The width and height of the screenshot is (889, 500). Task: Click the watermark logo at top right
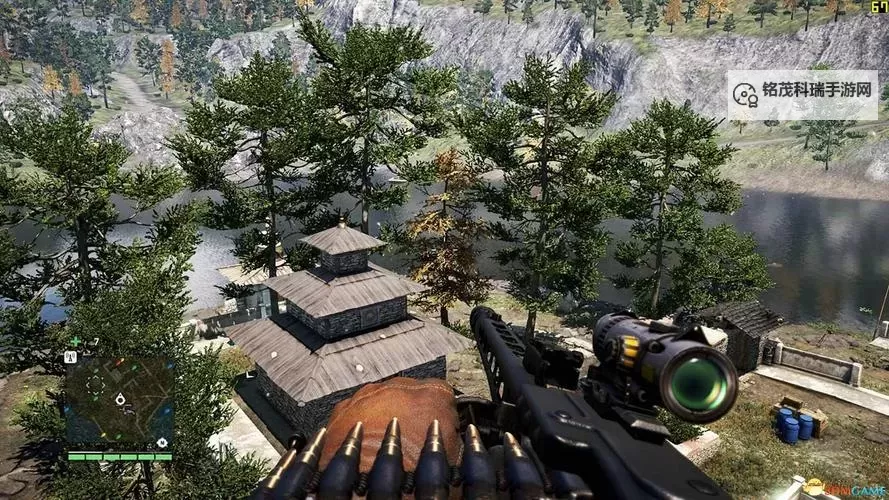pos(746,94)
